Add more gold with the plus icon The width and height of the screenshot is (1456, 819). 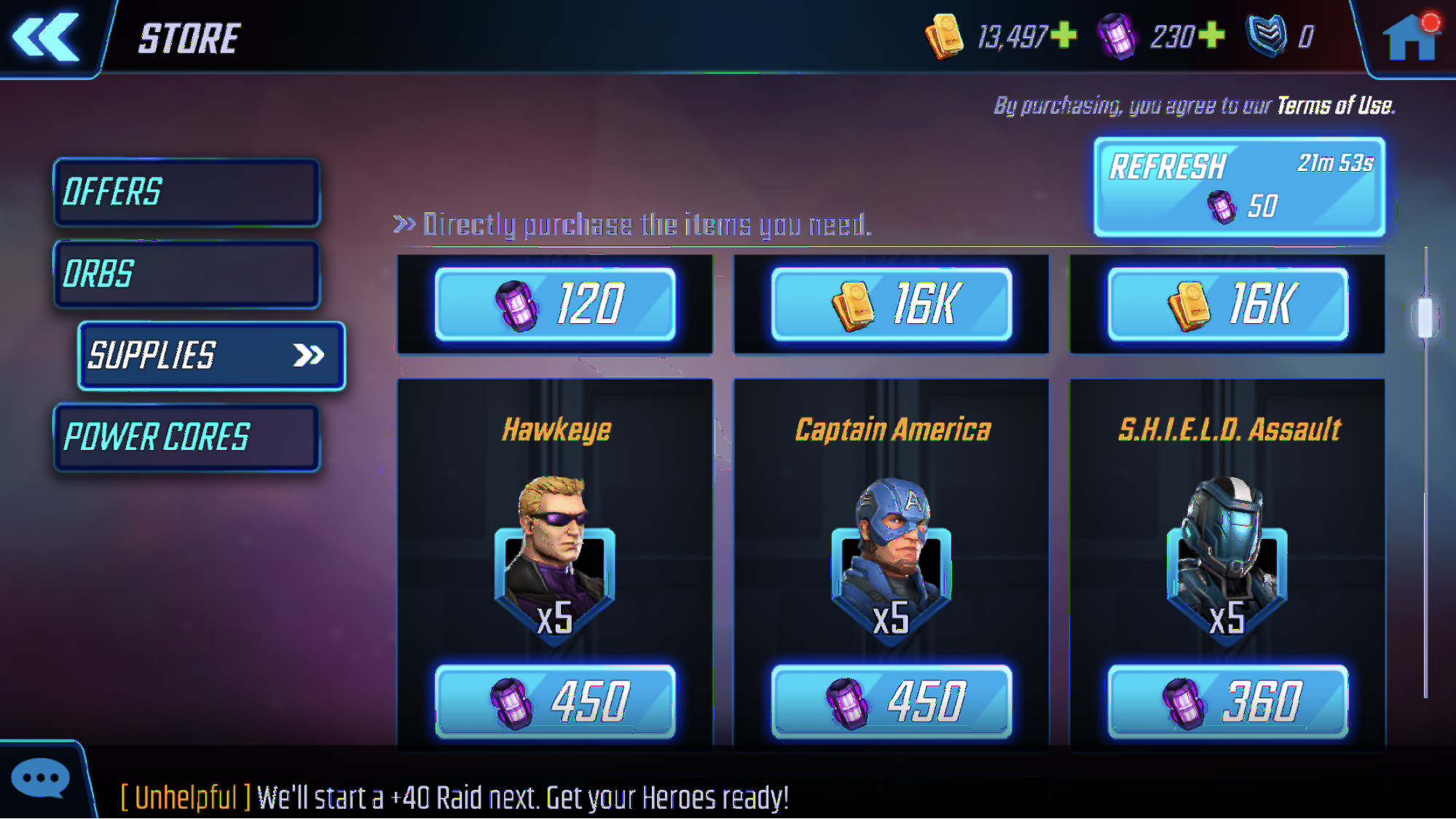(x=1064, y=35)
